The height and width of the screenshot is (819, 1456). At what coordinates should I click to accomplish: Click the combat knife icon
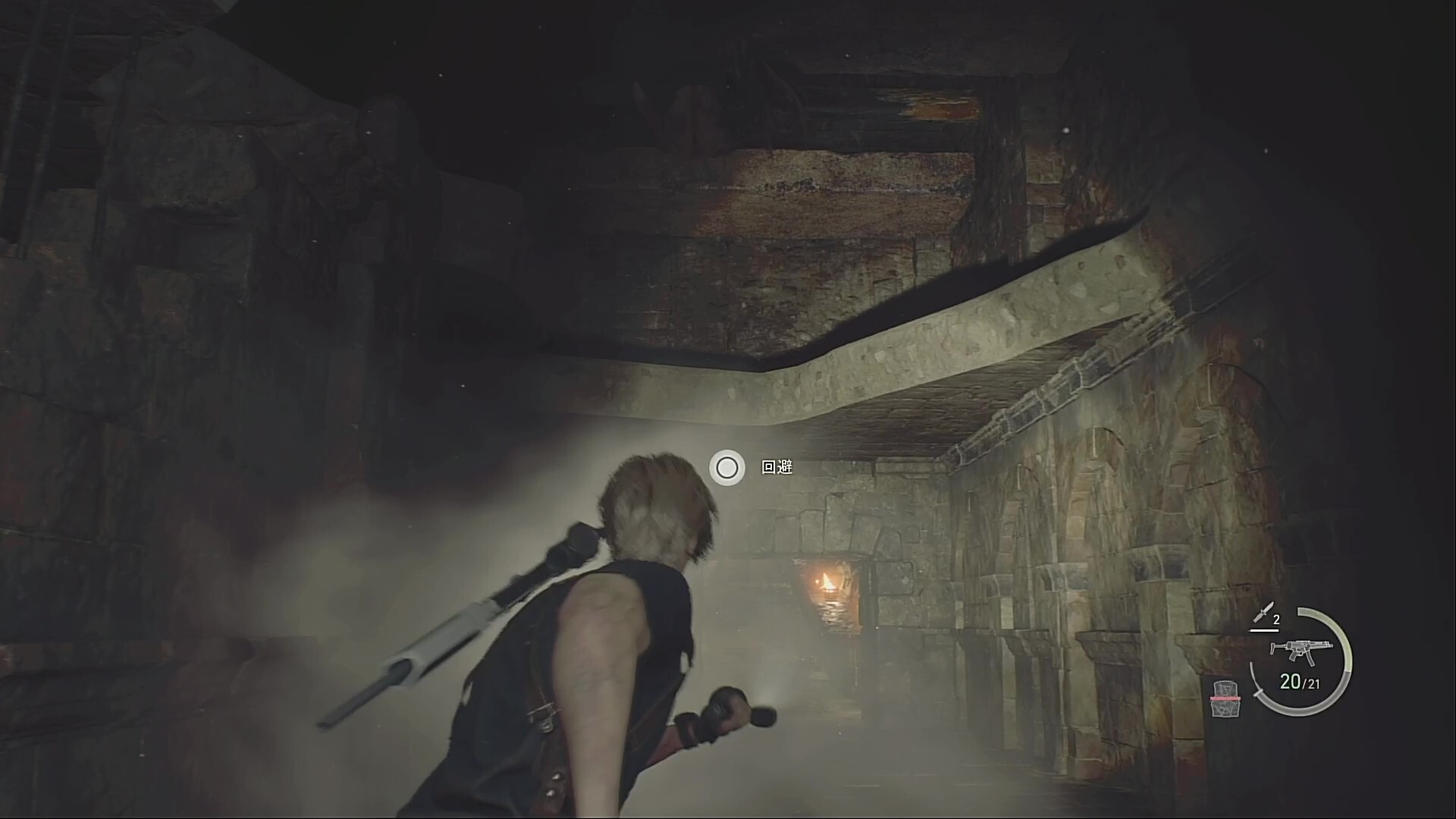point(1262,613)
